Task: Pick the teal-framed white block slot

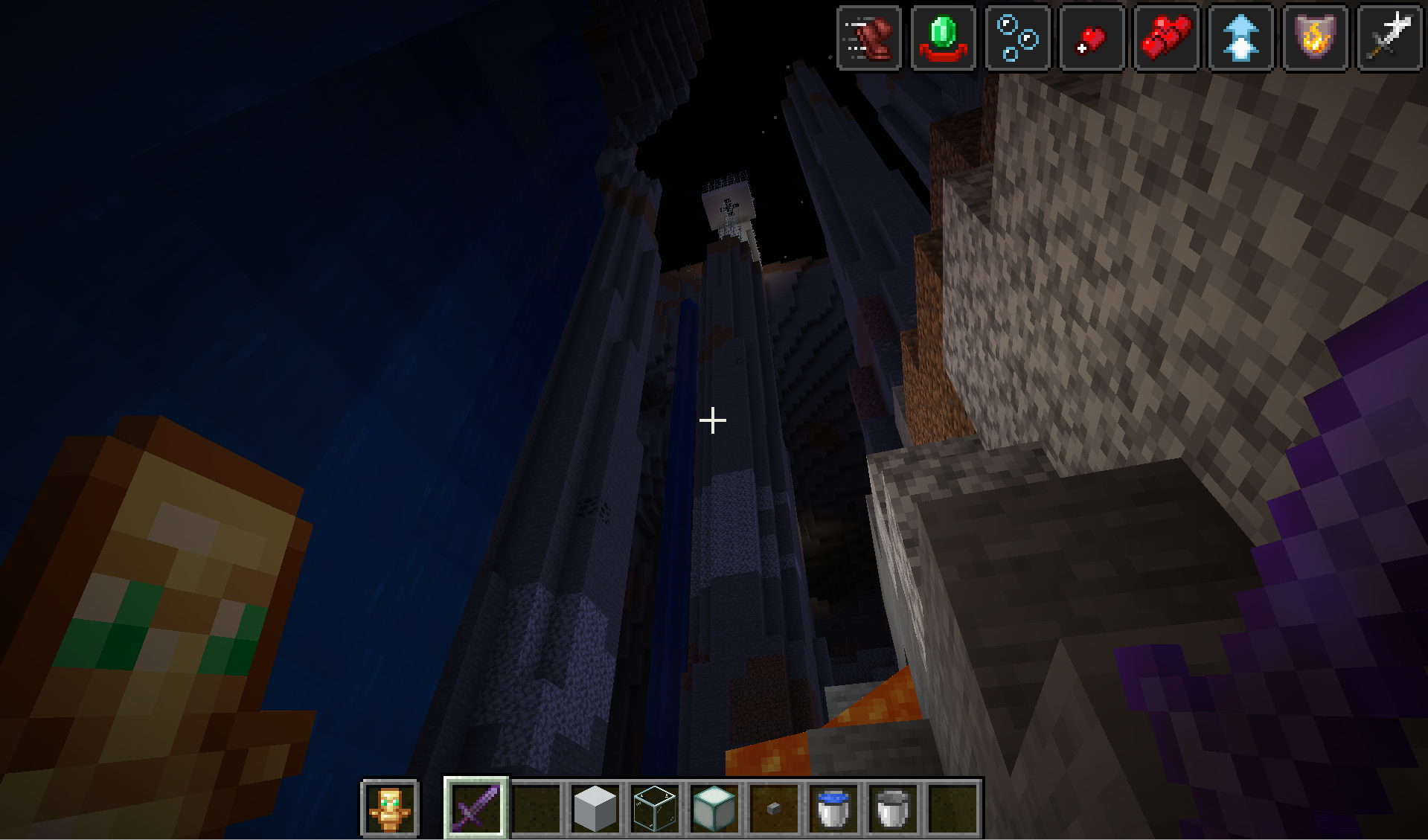Action: [714, 807]
